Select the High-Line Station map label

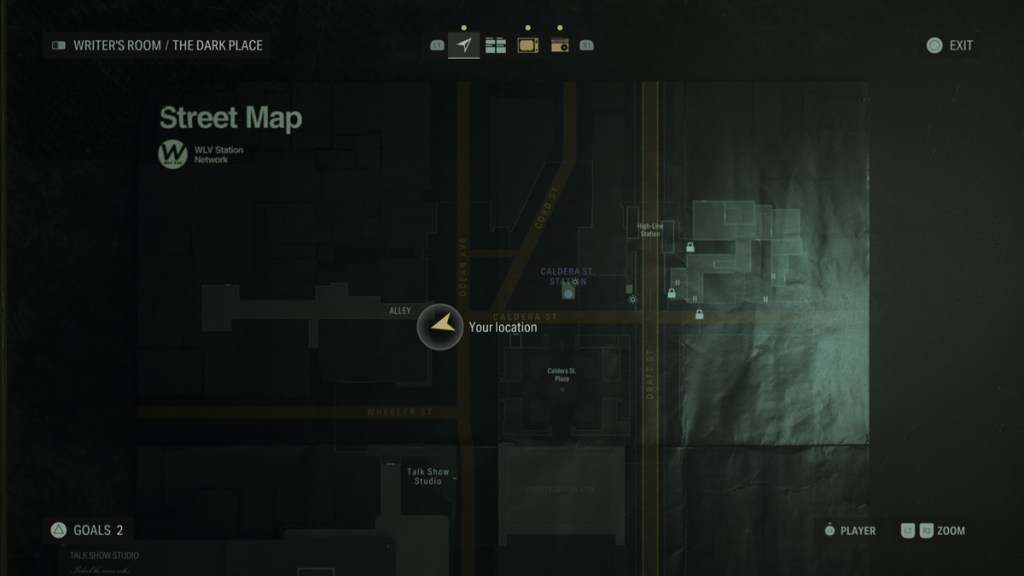650,230
